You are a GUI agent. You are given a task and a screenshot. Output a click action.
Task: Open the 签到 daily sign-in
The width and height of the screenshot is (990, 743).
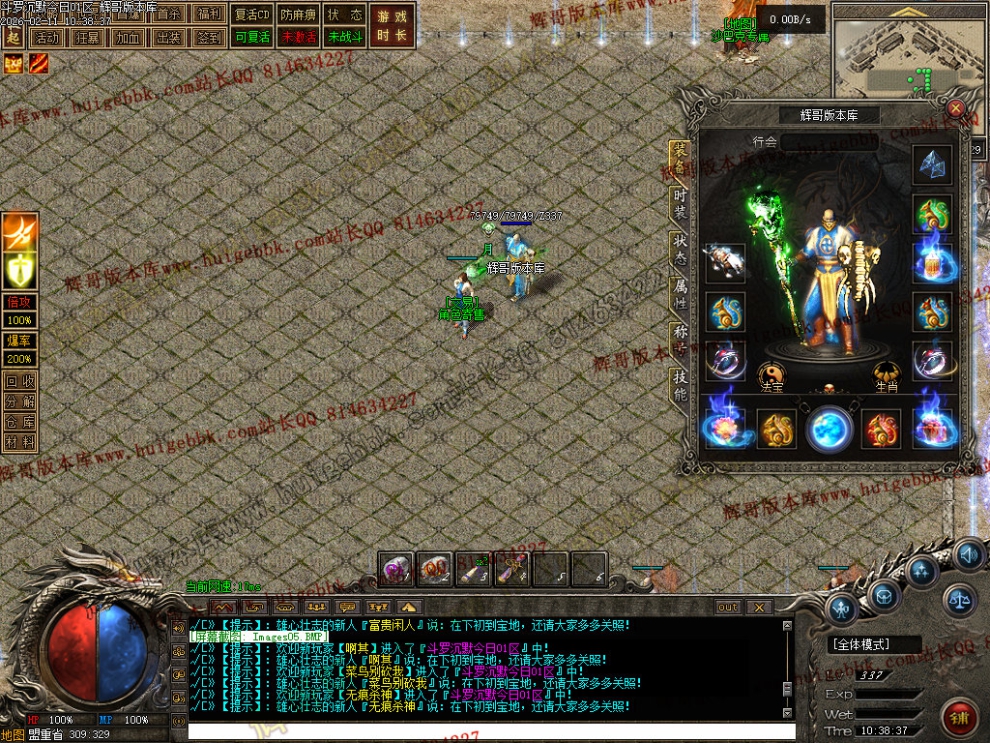(210, 37)
